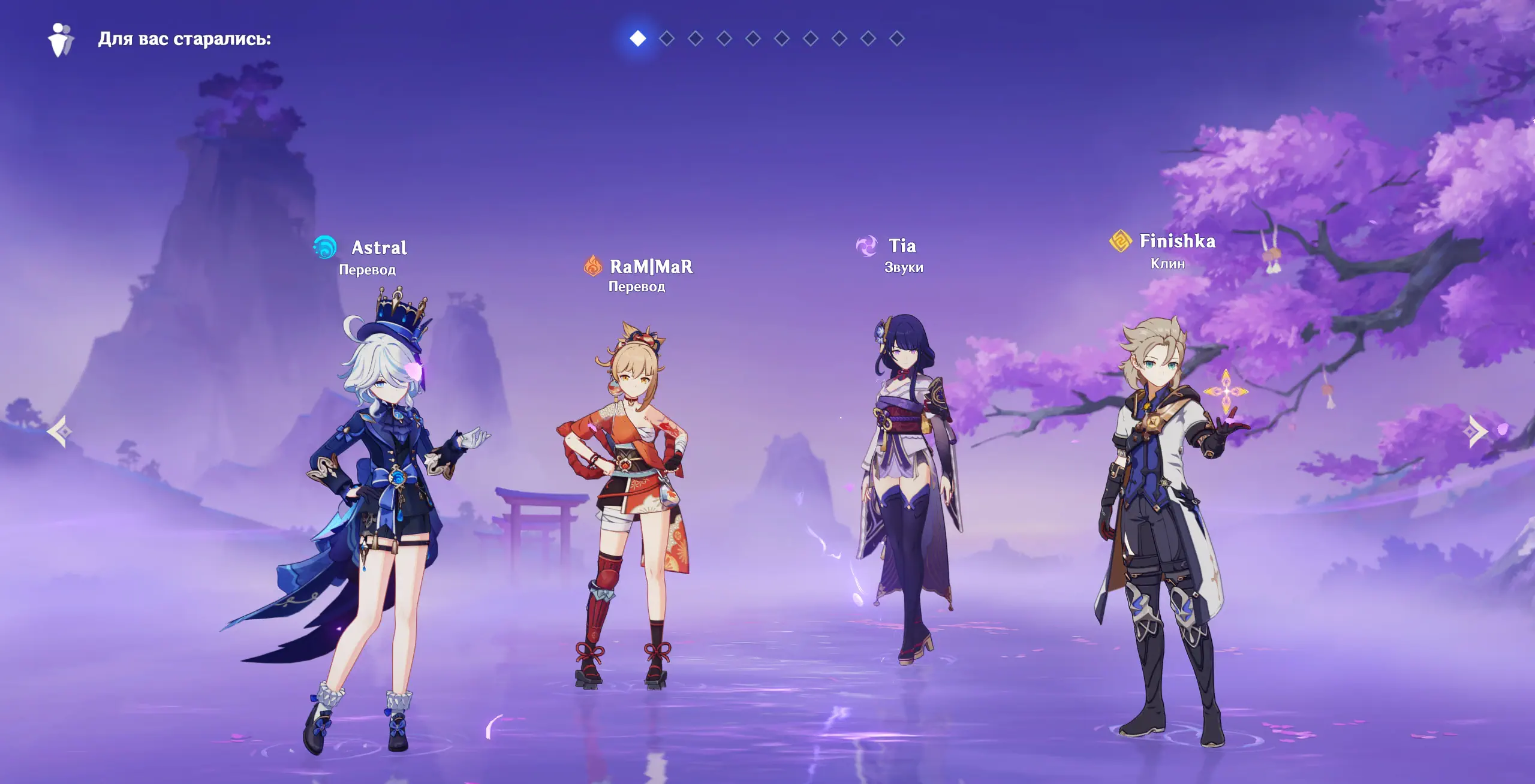The width and height of the screenshot is (1535, 784).
Task: Select the highlighted first page diamond indicator
Action: point(638,38)
